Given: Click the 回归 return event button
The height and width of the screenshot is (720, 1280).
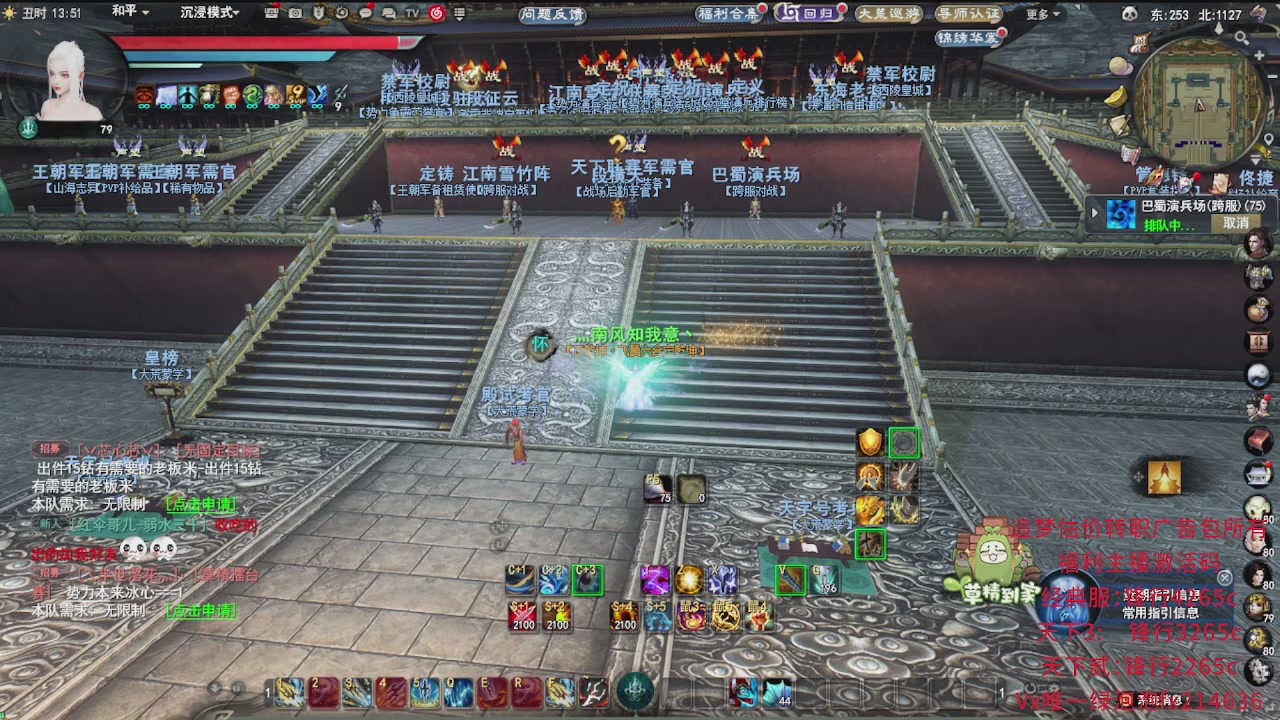Looking at the screenshot, I should [x=807, y=13].
